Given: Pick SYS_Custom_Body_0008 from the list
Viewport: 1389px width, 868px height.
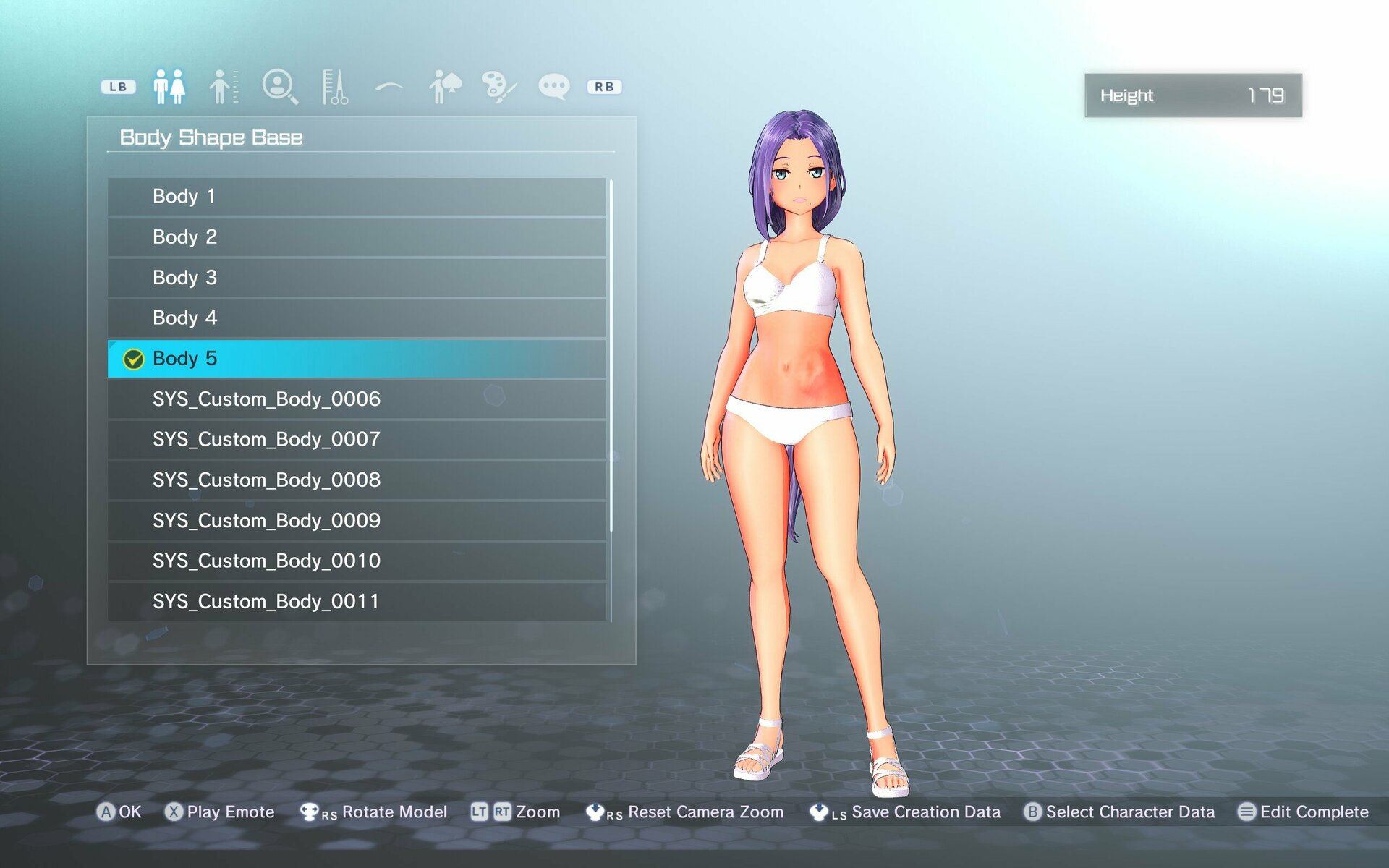Looking at the screenshot, I should [357, 480].
